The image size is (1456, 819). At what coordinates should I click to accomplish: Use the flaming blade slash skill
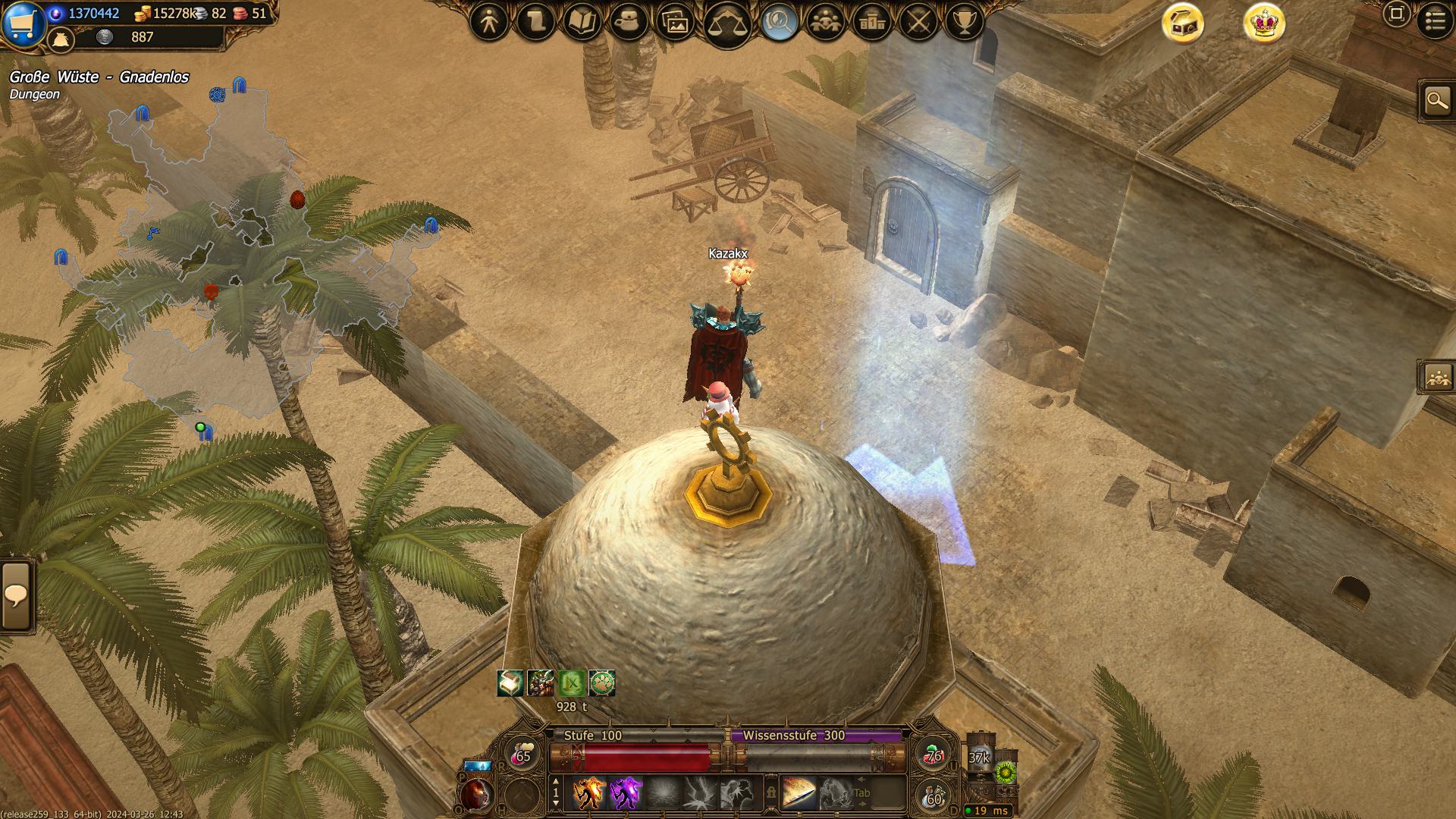tap(799, 793)
